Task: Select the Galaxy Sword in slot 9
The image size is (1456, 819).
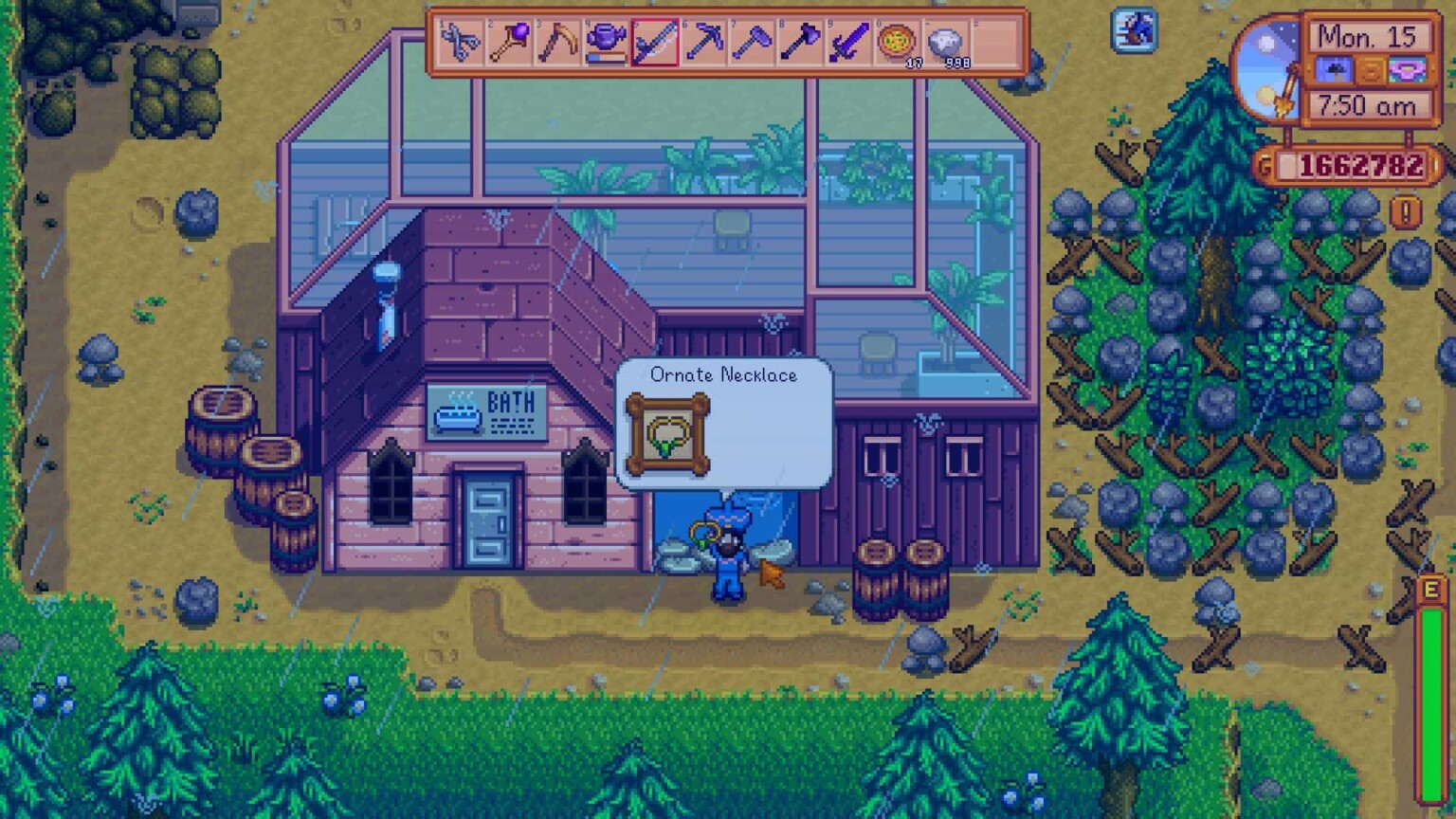Action: point(849,43)
